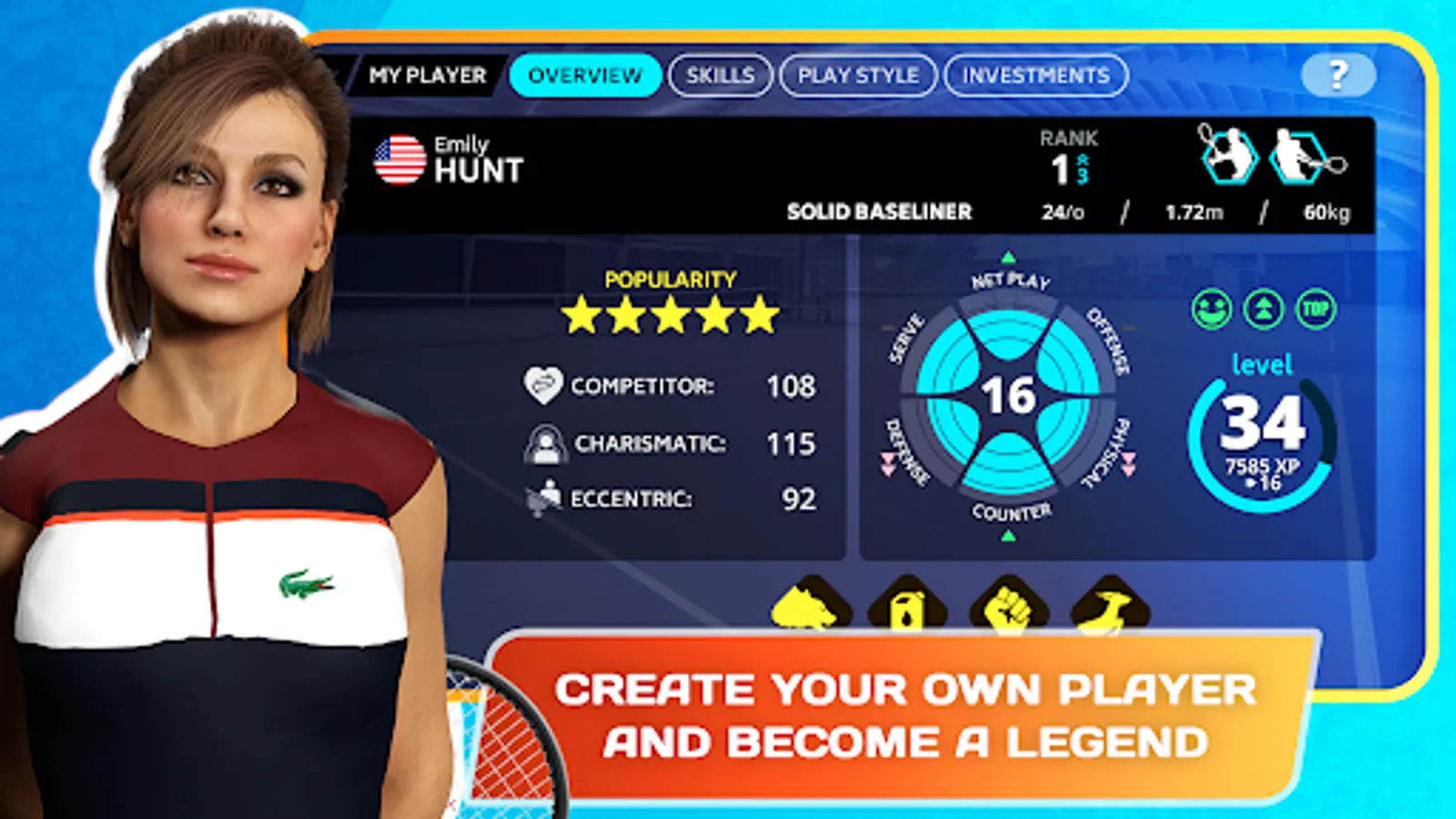Click the American flag next to Emily Hunt

click(400, 158)
